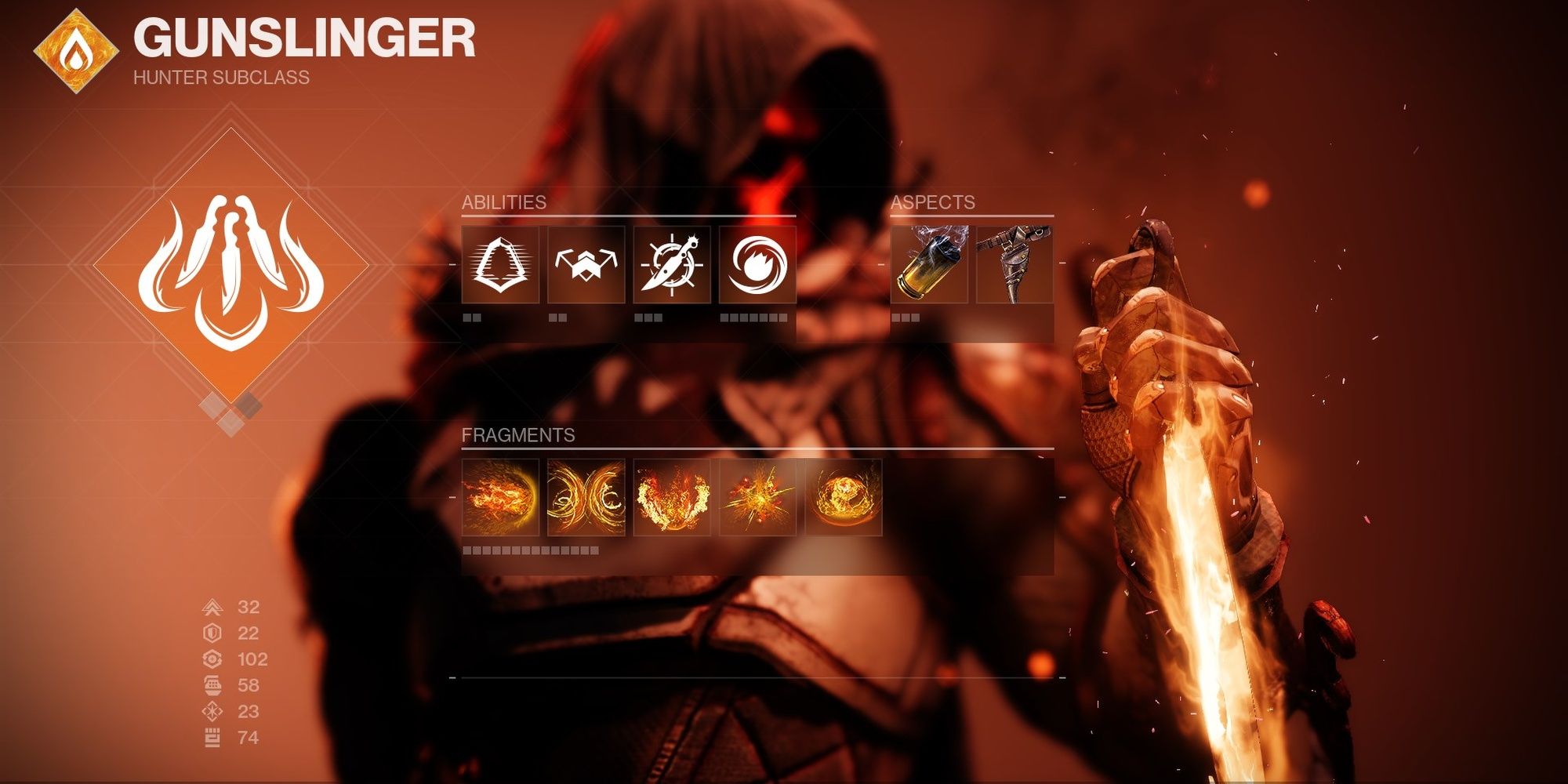
Task: Click the ABILITIES section header
Action: tap(504, 201)
